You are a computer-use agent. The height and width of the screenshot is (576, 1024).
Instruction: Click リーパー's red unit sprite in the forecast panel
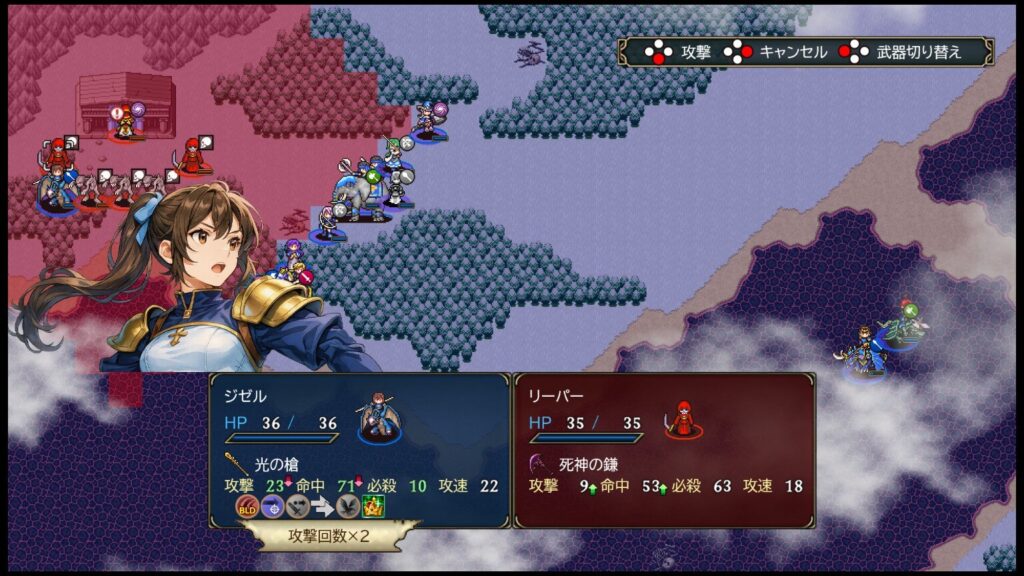point(684,419)
